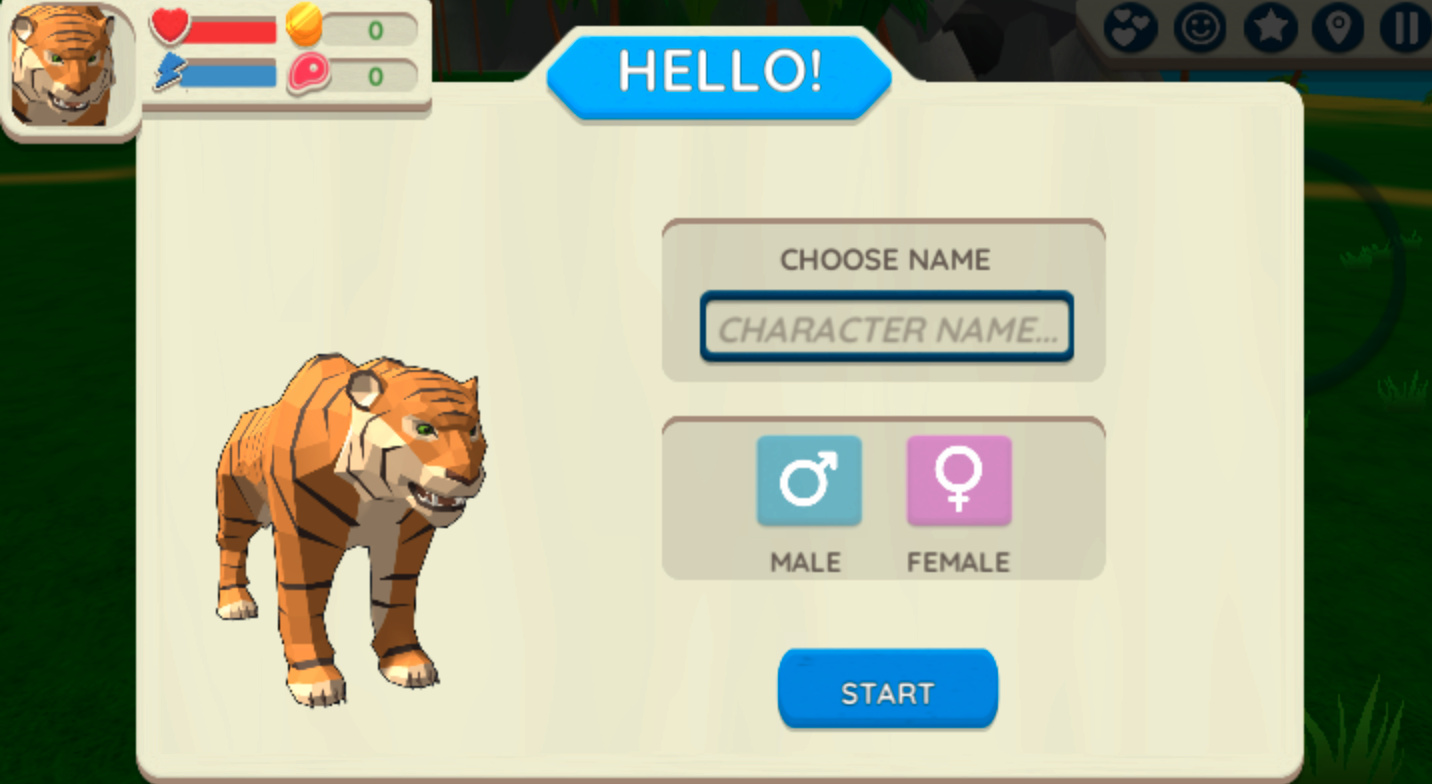
Task: Choose the Female gender option
Action: [959, 481]
